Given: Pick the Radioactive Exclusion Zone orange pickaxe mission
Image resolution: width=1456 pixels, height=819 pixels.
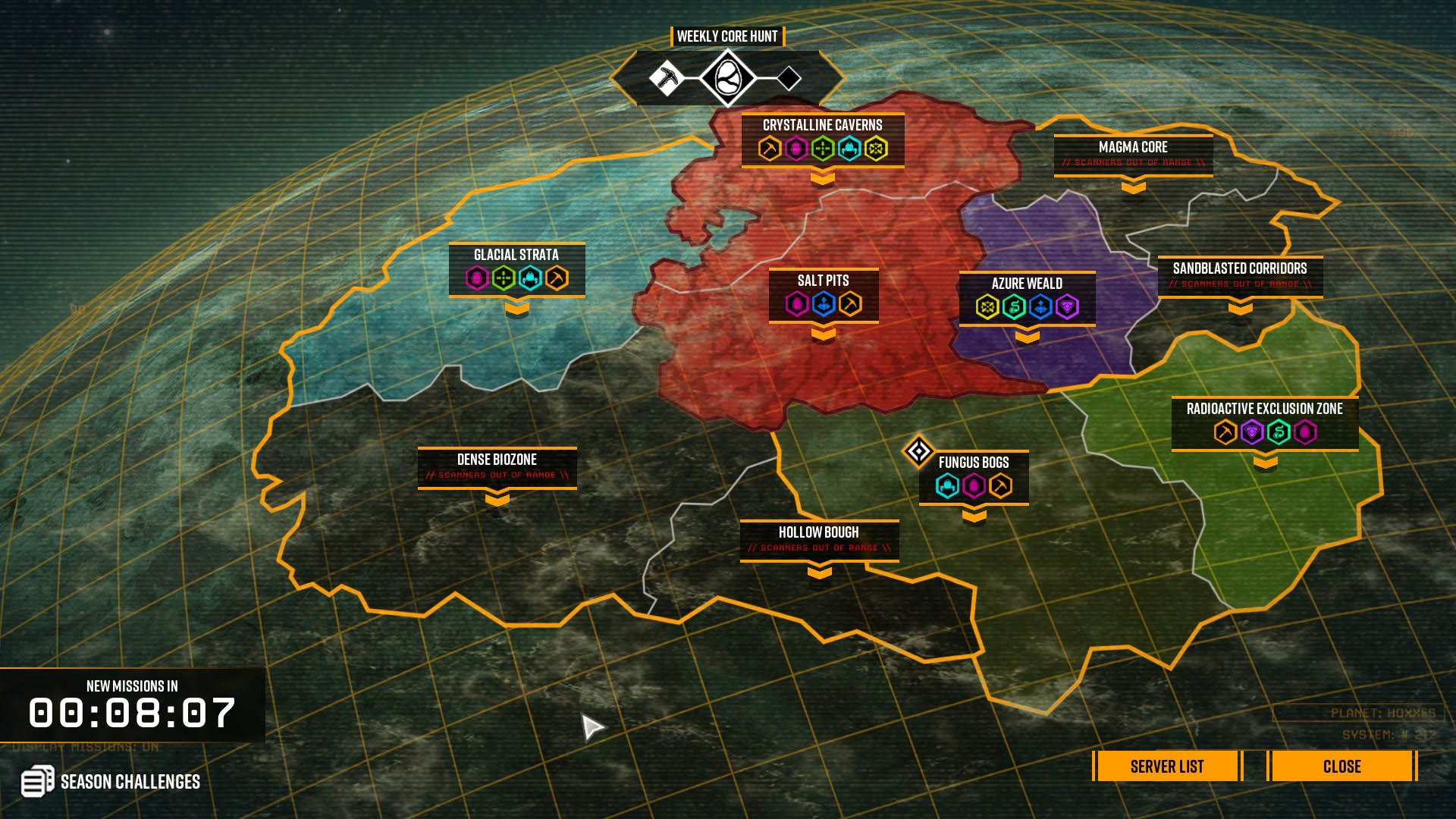Looking at the screenshot, I should [x=1225, y=432].
